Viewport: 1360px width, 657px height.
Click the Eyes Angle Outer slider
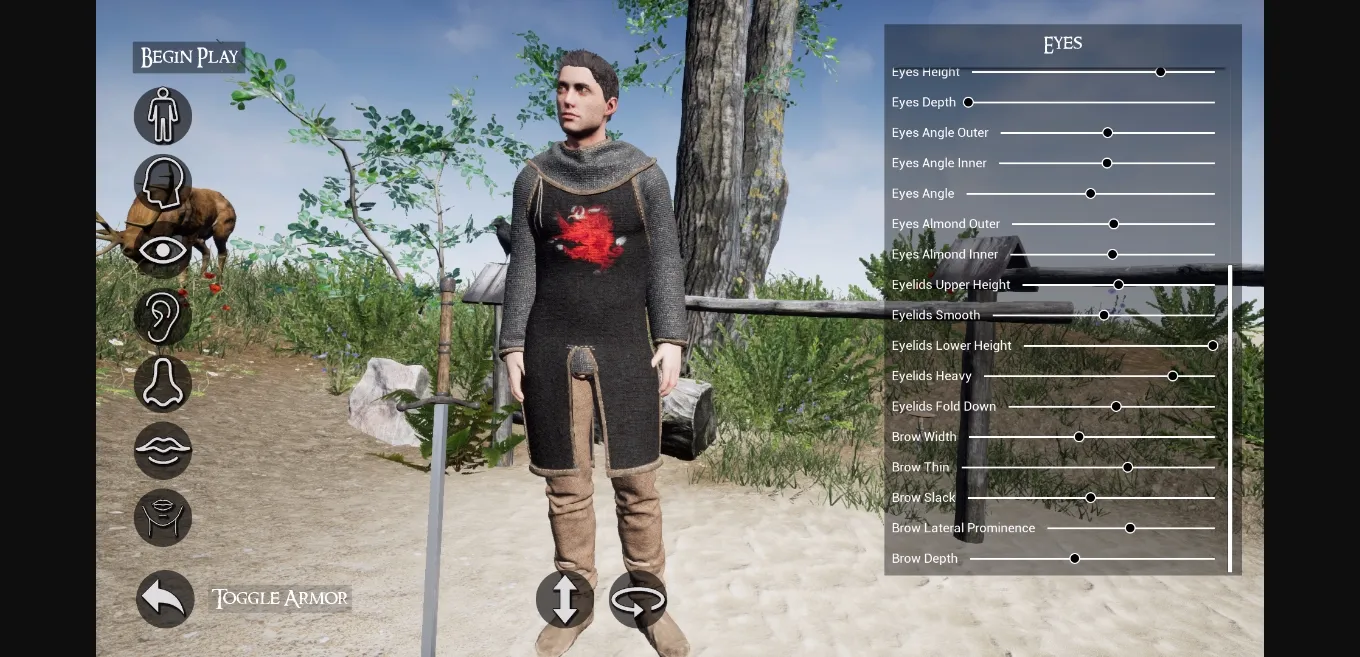point(1108,133)
